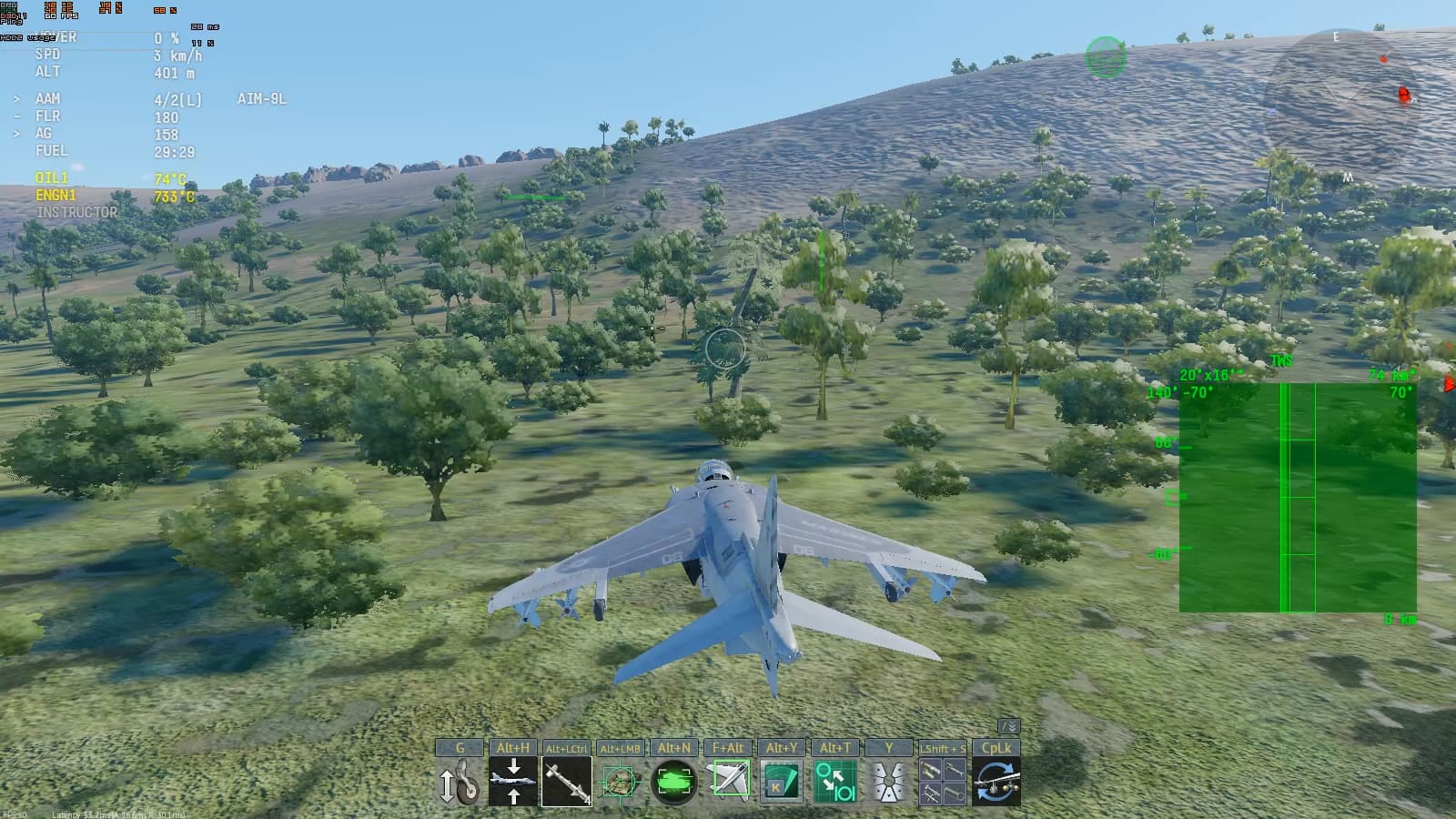Screen dimensions: 1456x819
Task: Open the weapon selection icon (LShift+S)
Action: (x=942, y=781)
